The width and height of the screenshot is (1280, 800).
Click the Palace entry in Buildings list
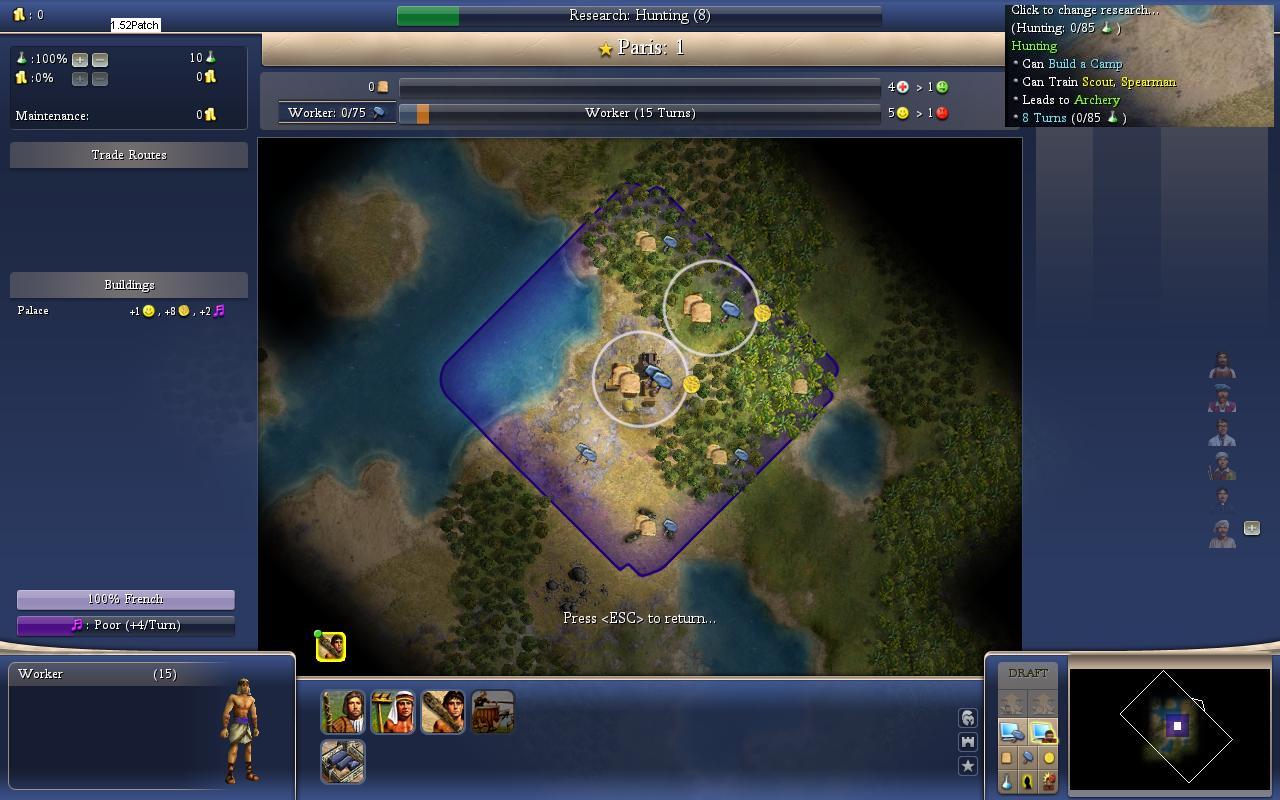33,311
